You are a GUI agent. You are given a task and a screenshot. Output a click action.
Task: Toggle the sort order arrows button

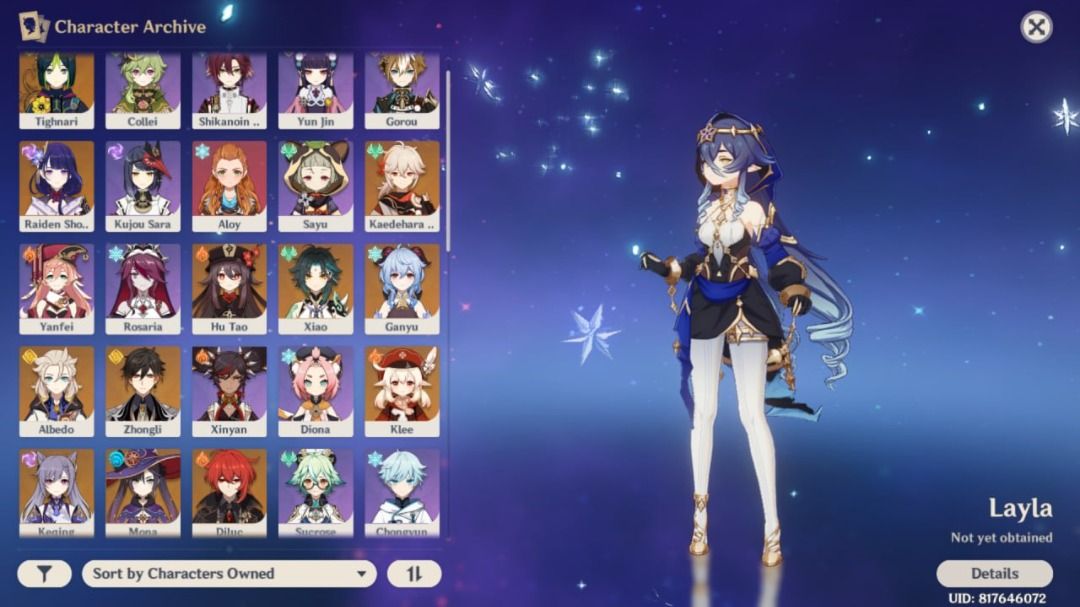[x=414, y=573]
